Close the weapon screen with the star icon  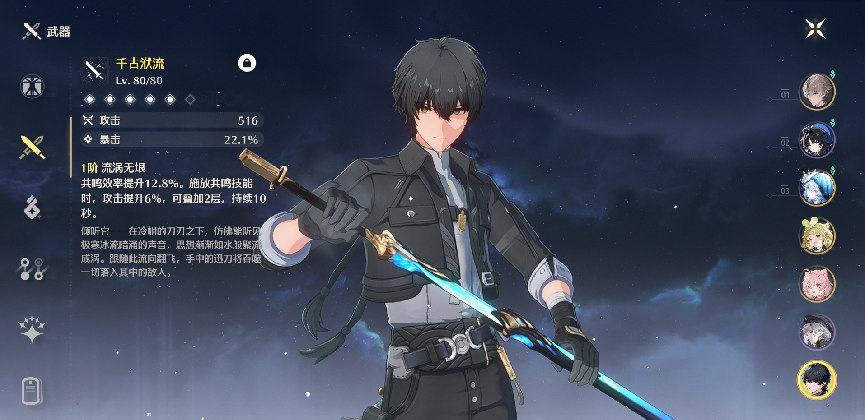pyautogui.click(x=815, y=28)
